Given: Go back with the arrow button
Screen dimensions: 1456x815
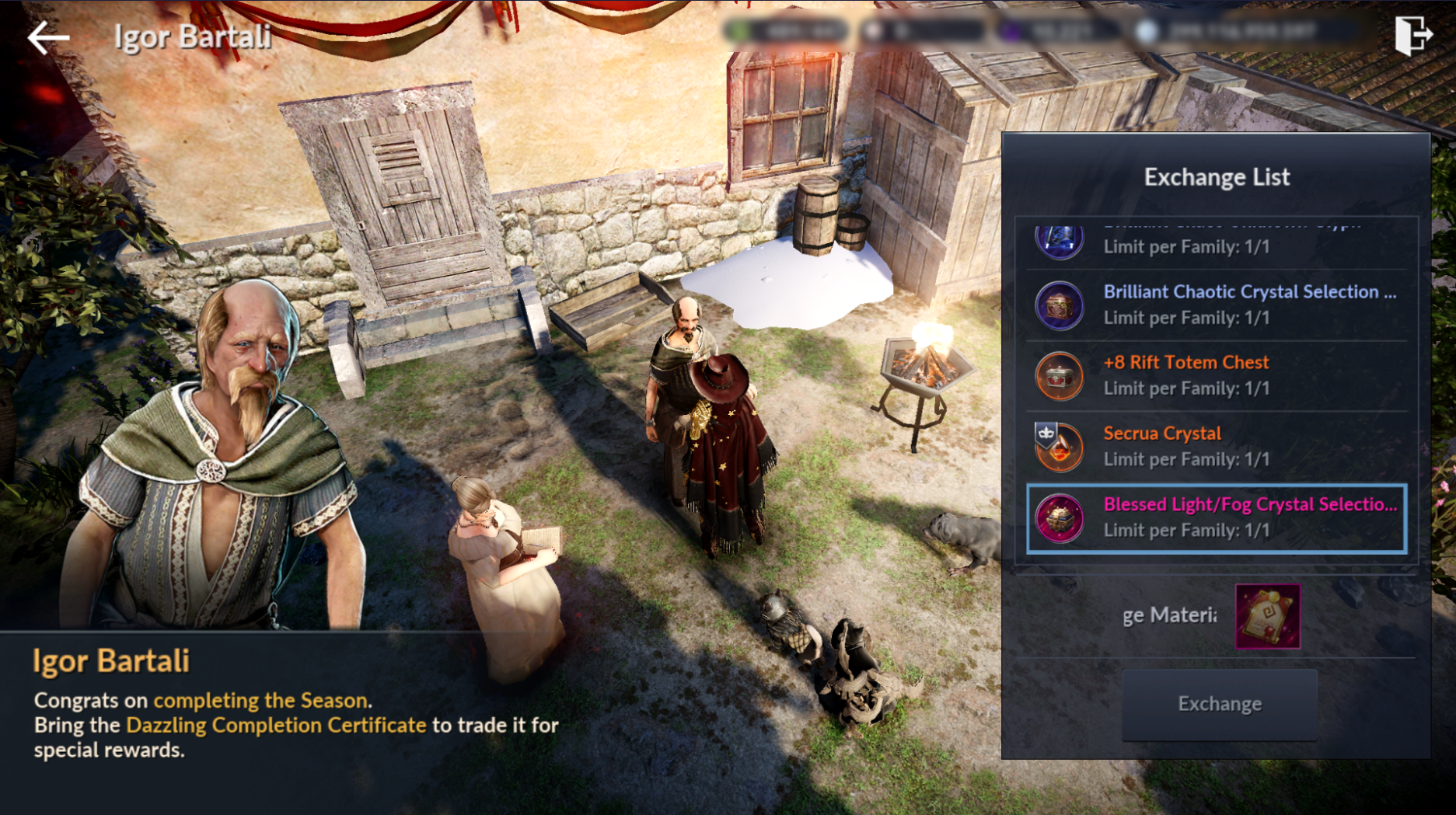Looking at the screenshot, I should [x=48, y=37].
